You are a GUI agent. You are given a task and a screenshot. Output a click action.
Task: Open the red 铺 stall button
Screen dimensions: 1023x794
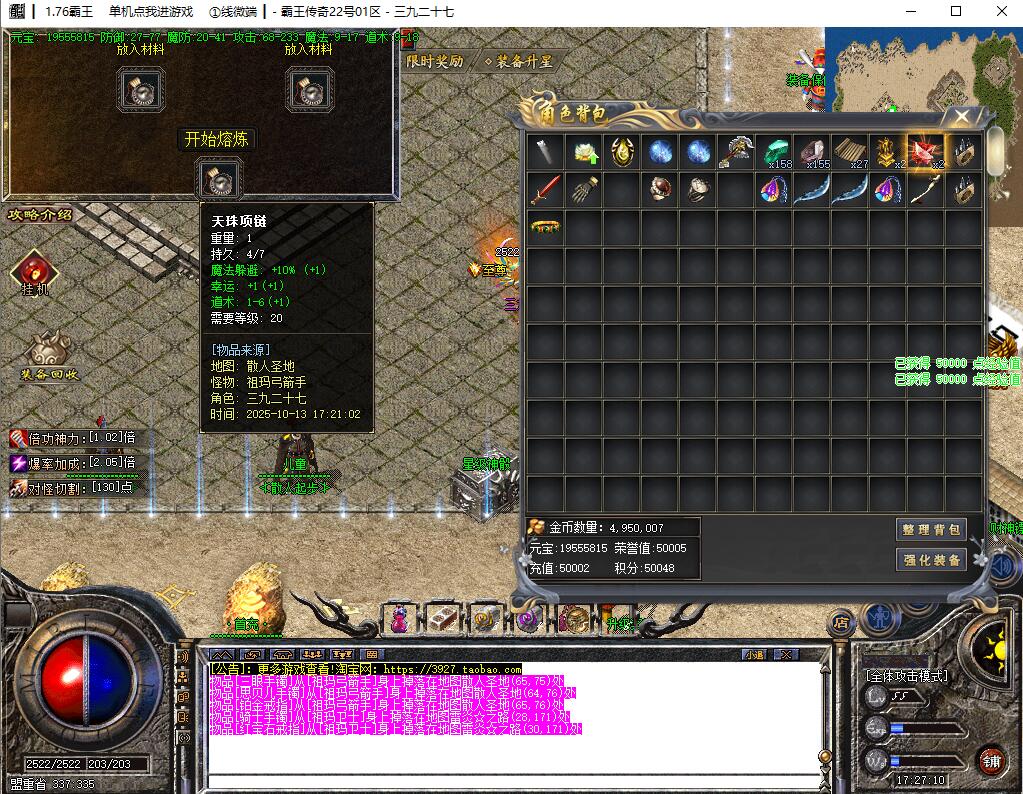click(x=991, y=760)
